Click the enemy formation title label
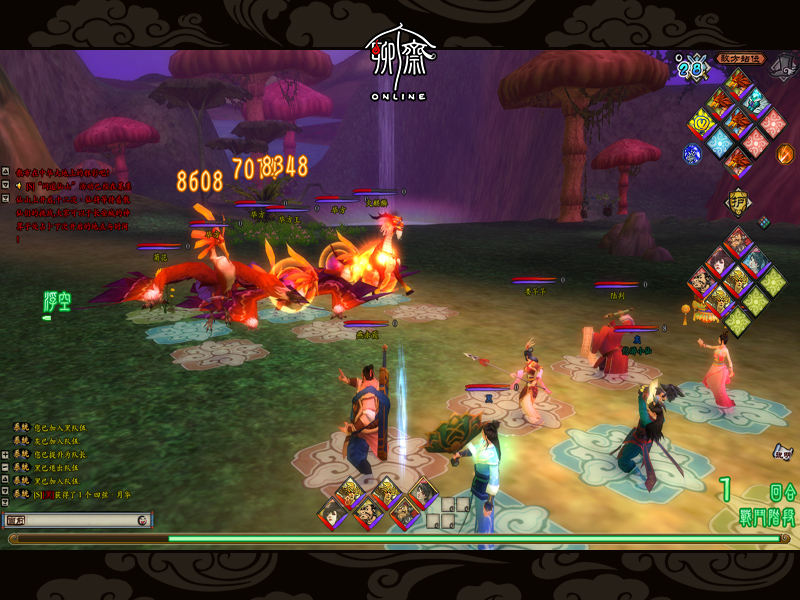 (740, 59)
